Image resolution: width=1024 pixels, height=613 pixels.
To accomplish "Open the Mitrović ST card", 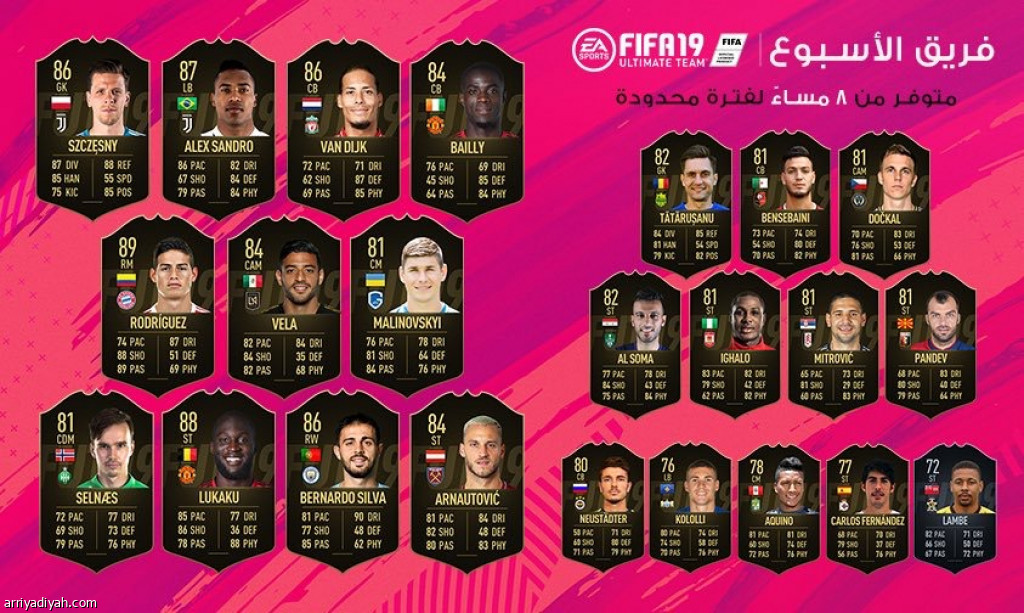I will pyautogui.click(x=832, y=344).
